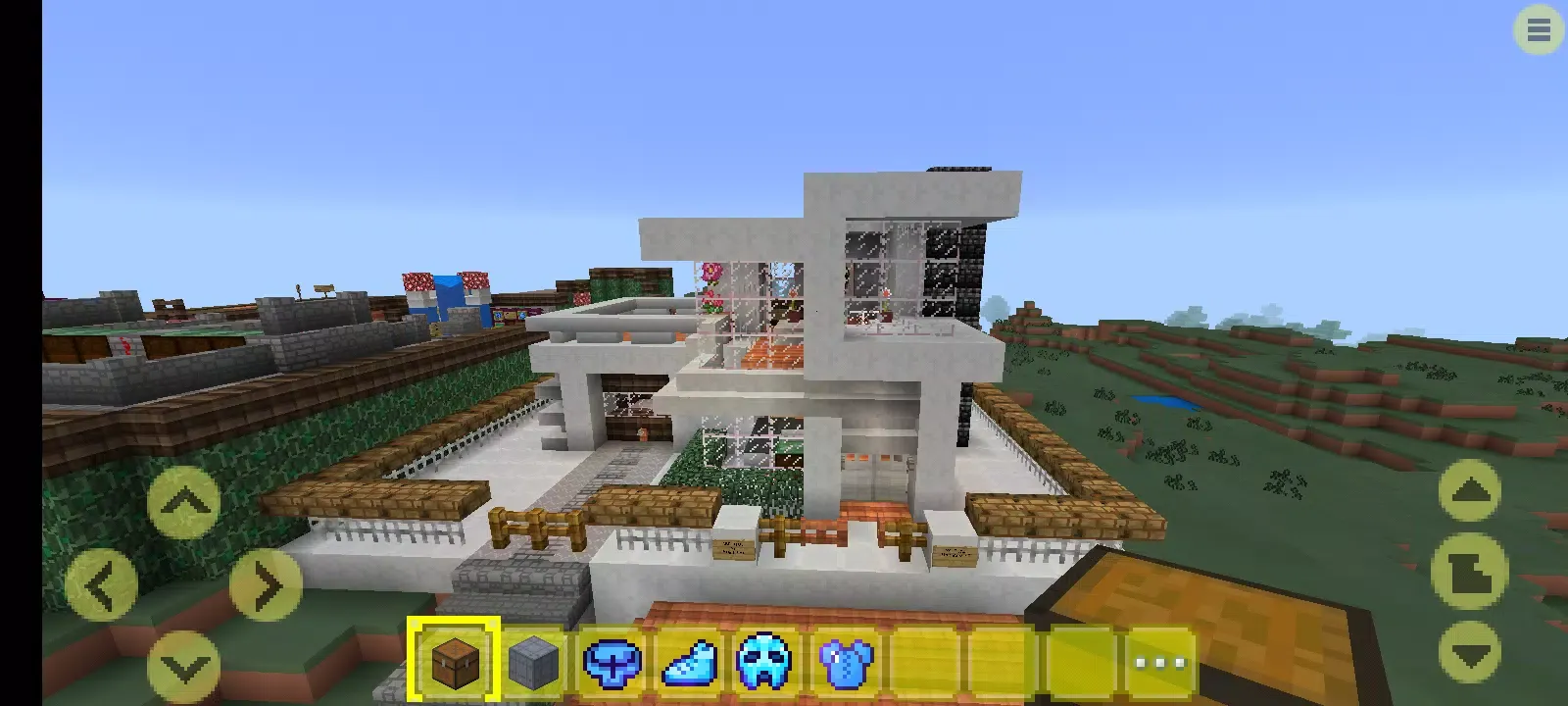Select the diamond chestplate hotbar item

[x=846, y=665]
